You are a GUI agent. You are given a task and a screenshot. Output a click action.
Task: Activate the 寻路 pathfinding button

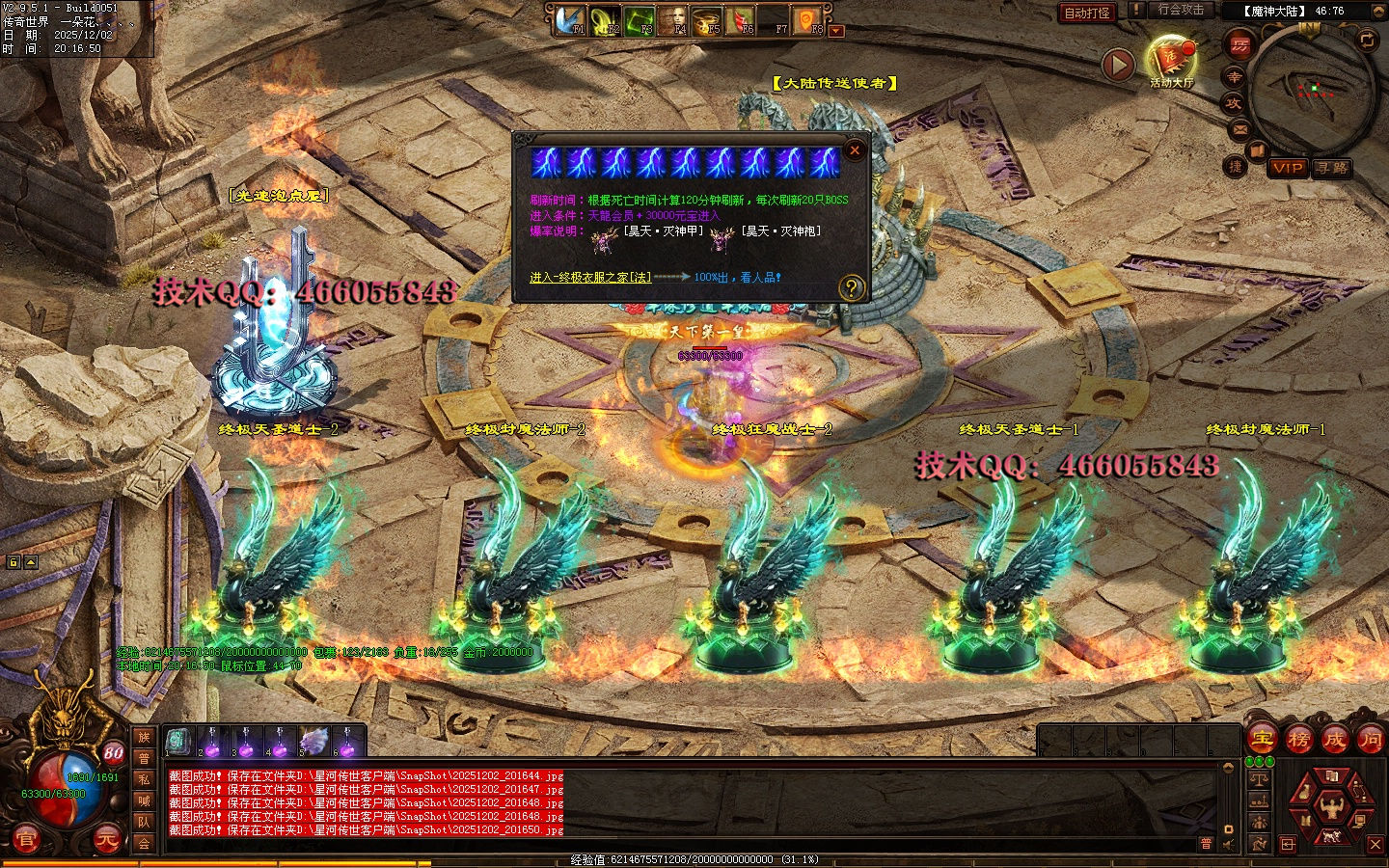[x=1332, y=168]
